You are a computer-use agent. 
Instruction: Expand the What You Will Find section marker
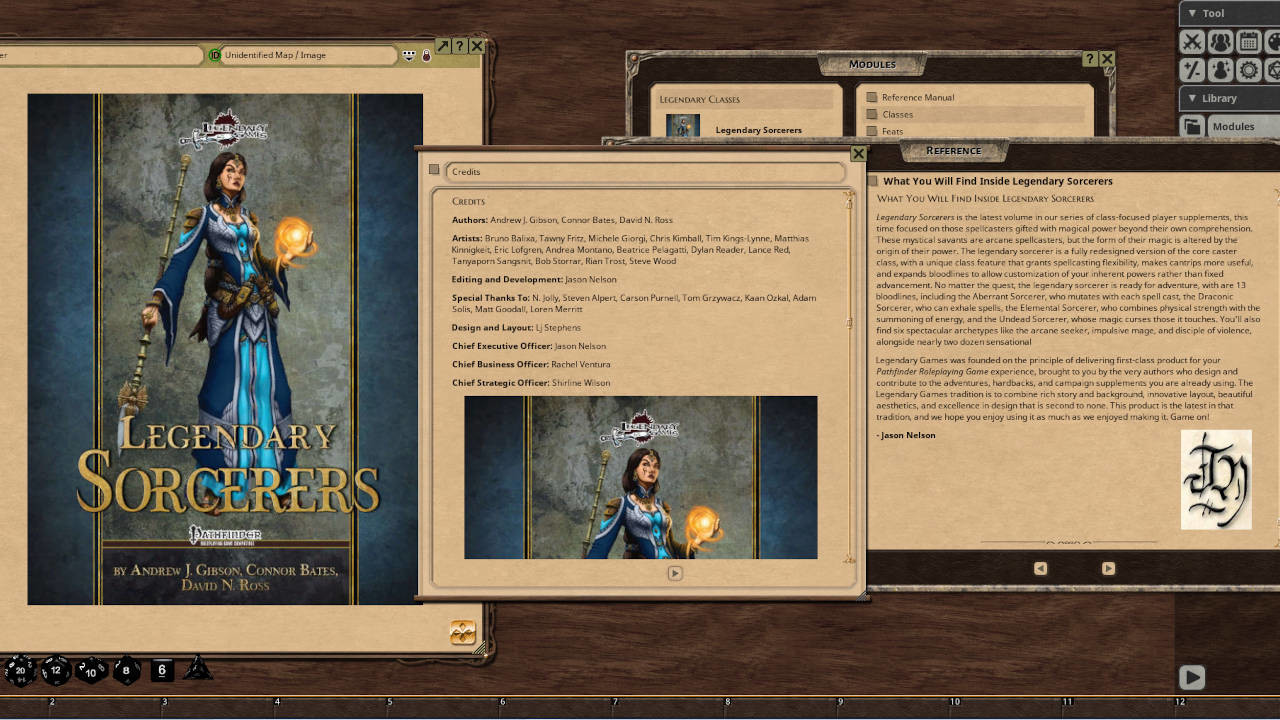click(x=874, y=181)
